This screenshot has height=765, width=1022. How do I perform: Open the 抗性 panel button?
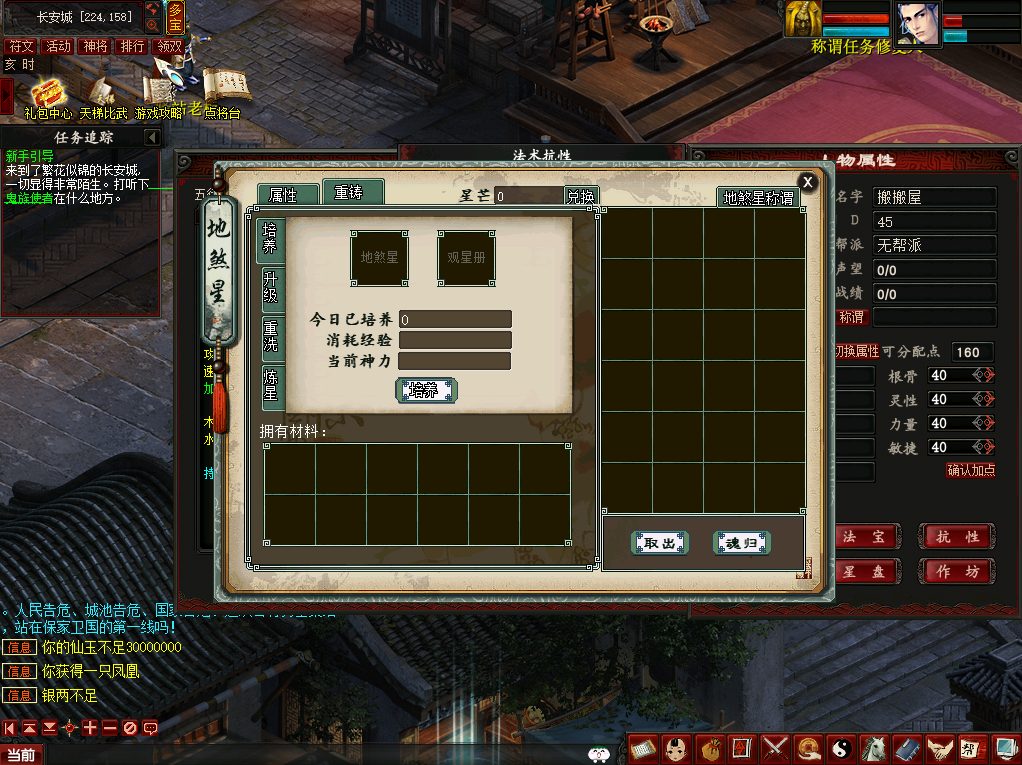click(x=957, y=537)
